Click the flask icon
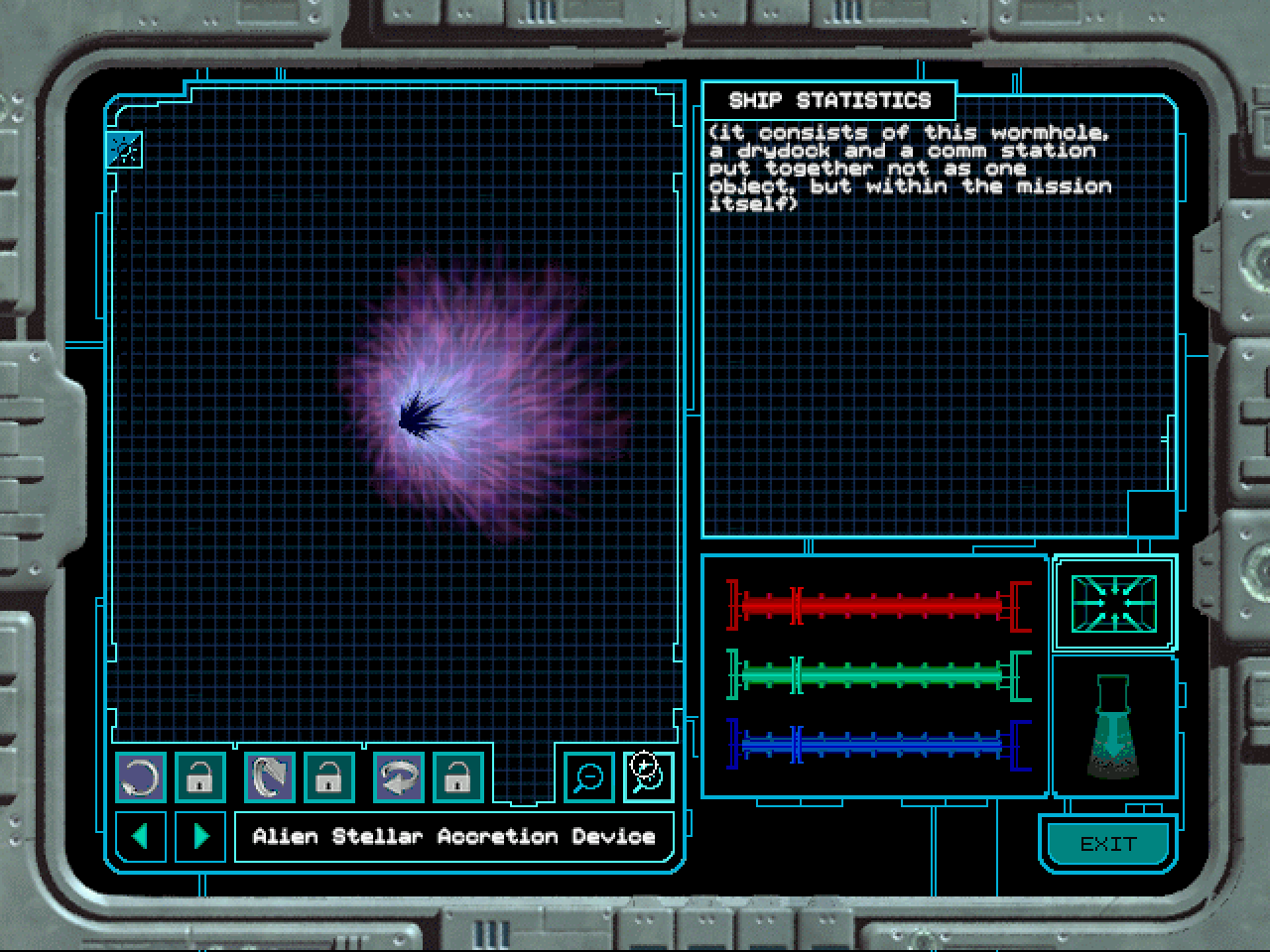Viewport: 1270px width, 952px height. [1113, 726]
